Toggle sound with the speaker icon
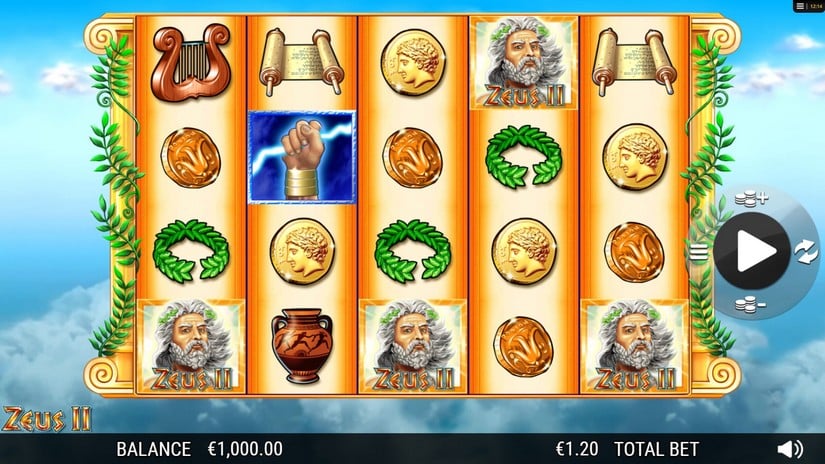The height and width of the screenshot is (464, 825). (x=790, y=449)
